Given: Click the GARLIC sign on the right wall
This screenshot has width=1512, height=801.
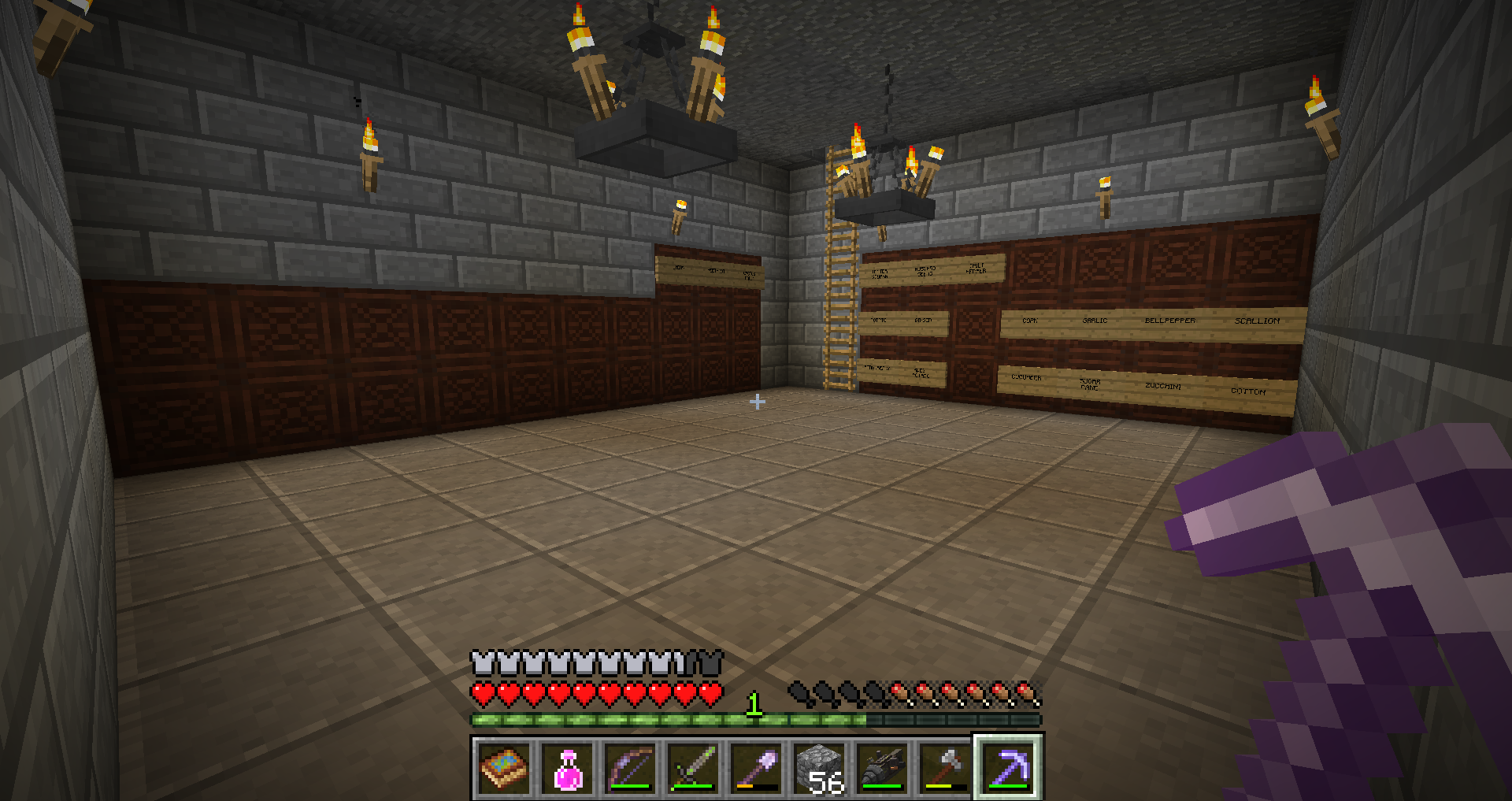Looking at the screenshot, I should click(x=1095, y=321).
